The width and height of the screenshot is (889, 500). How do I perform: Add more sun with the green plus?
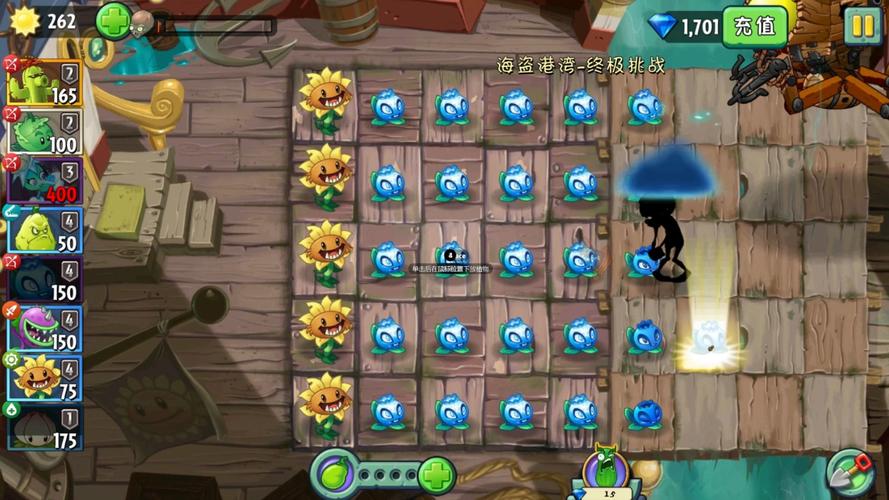tap(113, 21)
